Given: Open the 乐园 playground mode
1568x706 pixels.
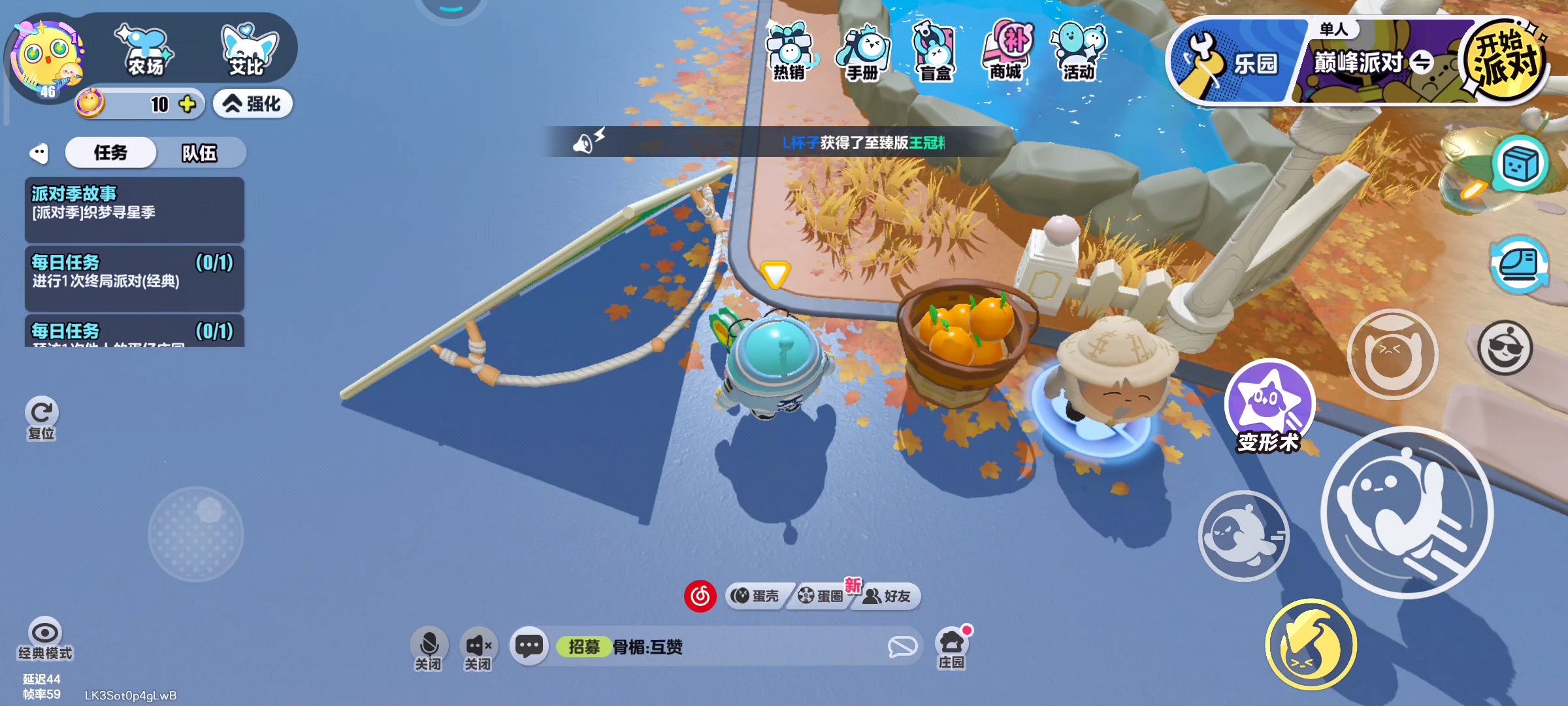Looking at the screenshot, I should tap(1235, 63).
